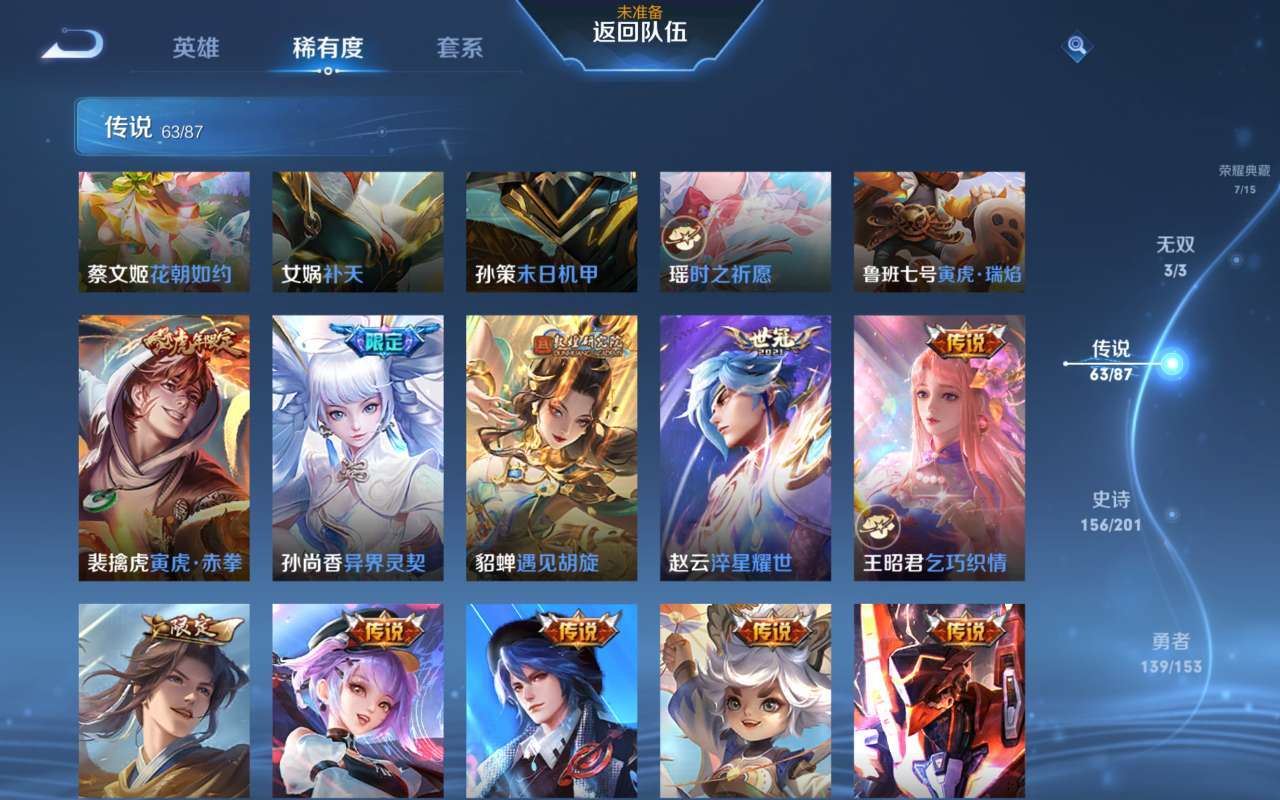The image size is (1280, 800).
Task: Open the search magnifier icon
Action: [1075, 46]
